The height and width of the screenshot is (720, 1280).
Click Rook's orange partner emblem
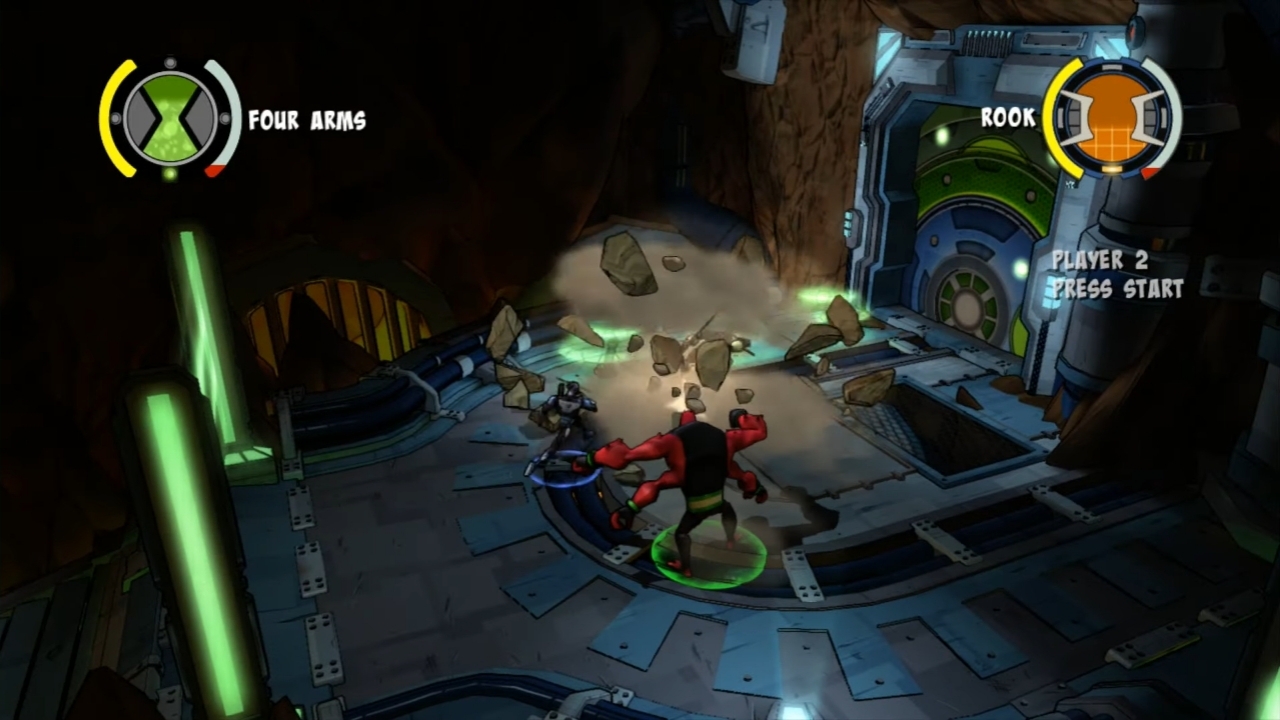click(x=1112, y=117)
